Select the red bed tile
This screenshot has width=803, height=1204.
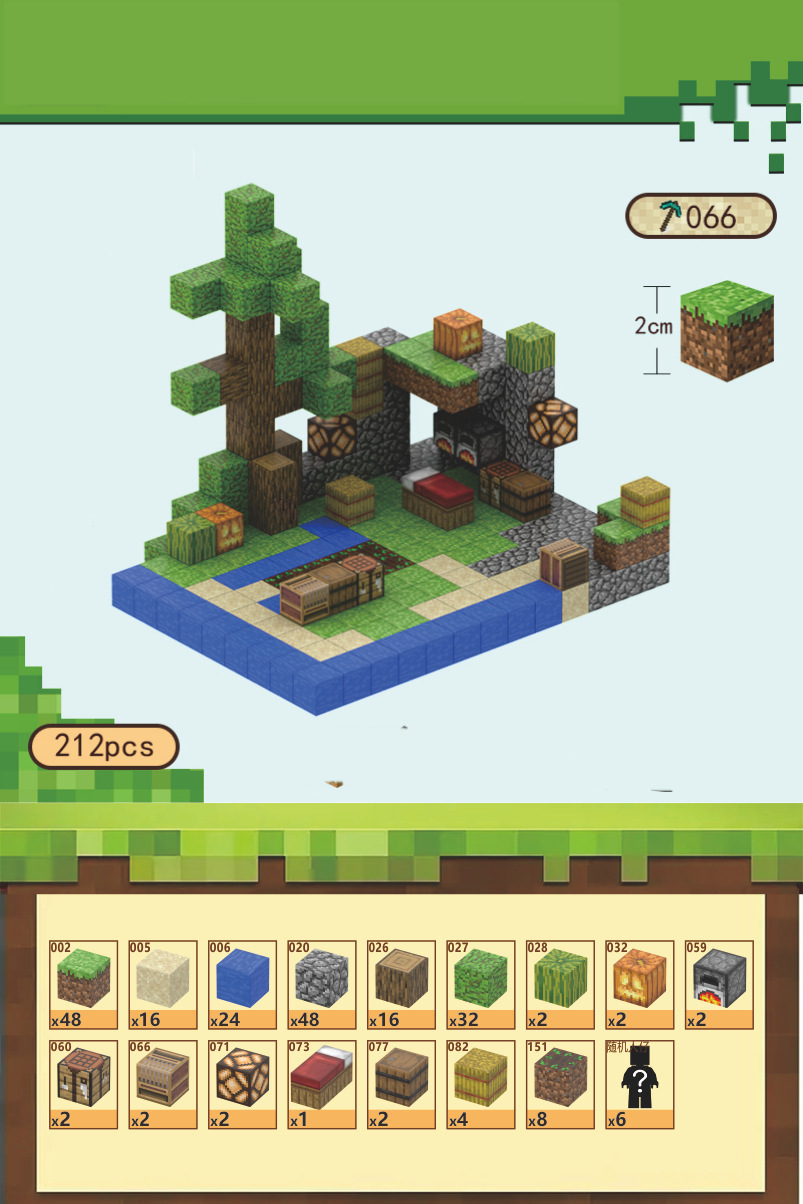coord(322,1085)
